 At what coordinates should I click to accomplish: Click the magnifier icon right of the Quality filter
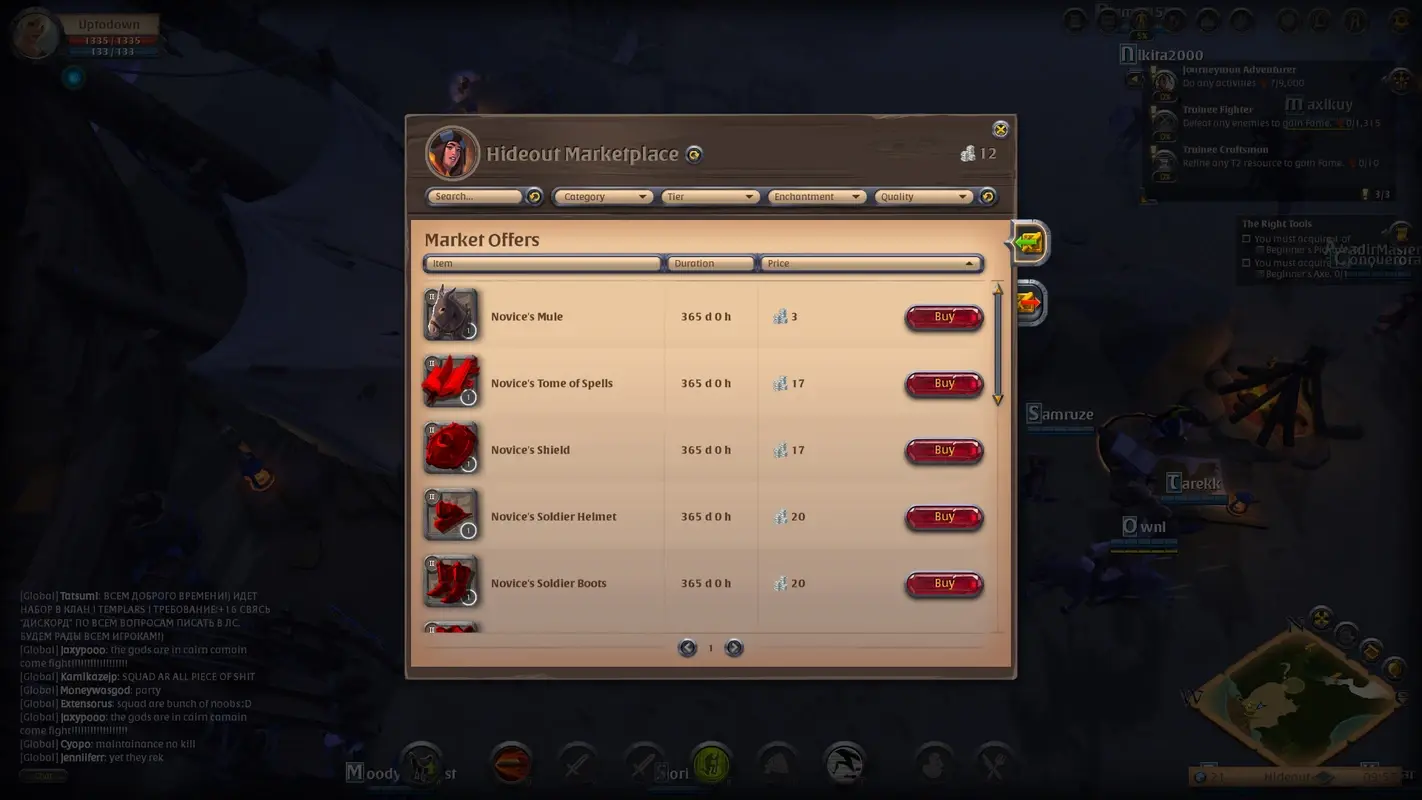[988, 196]
